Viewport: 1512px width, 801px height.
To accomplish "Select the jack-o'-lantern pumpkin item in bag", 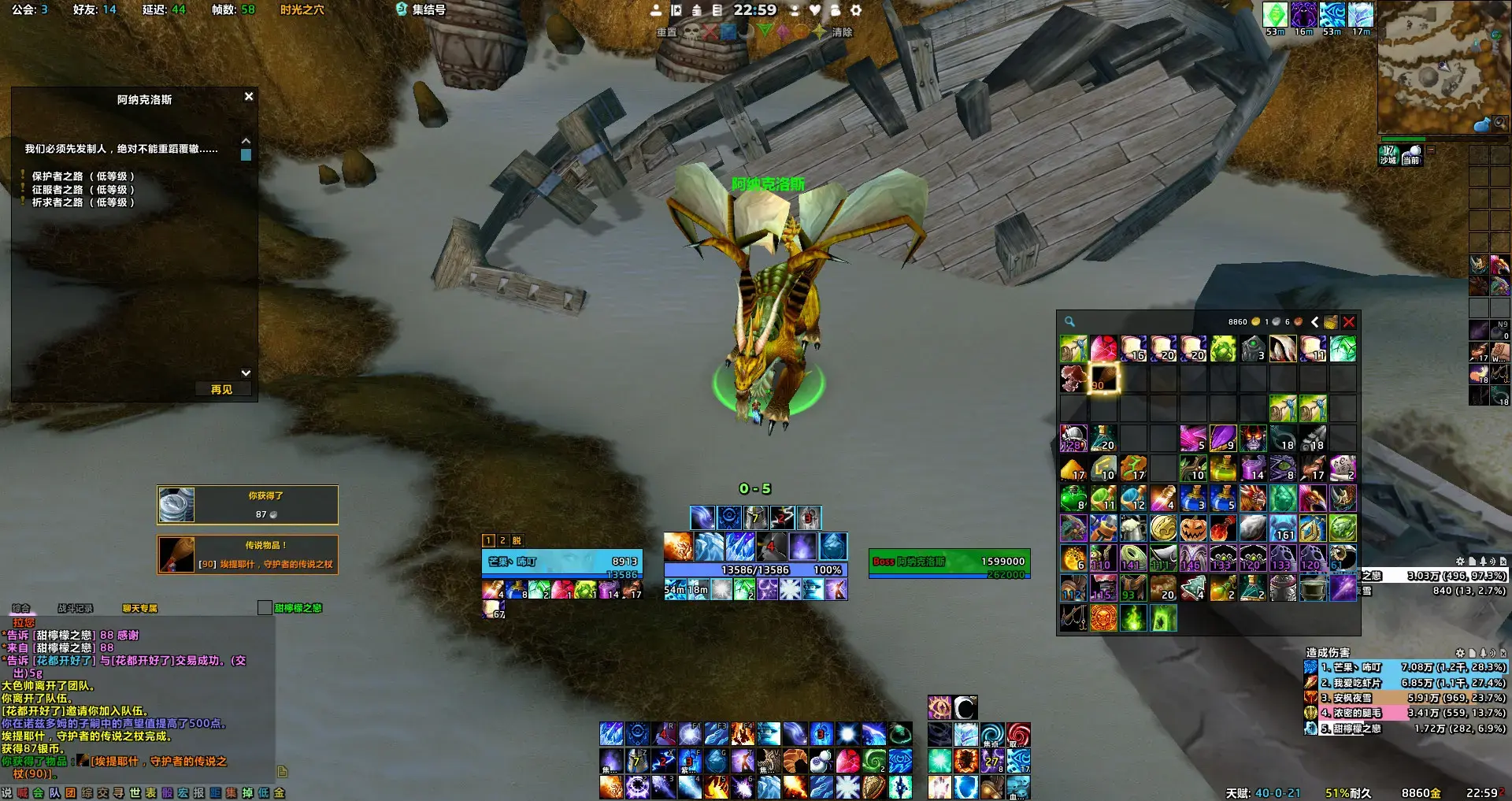I will (x=1193, y=528).
